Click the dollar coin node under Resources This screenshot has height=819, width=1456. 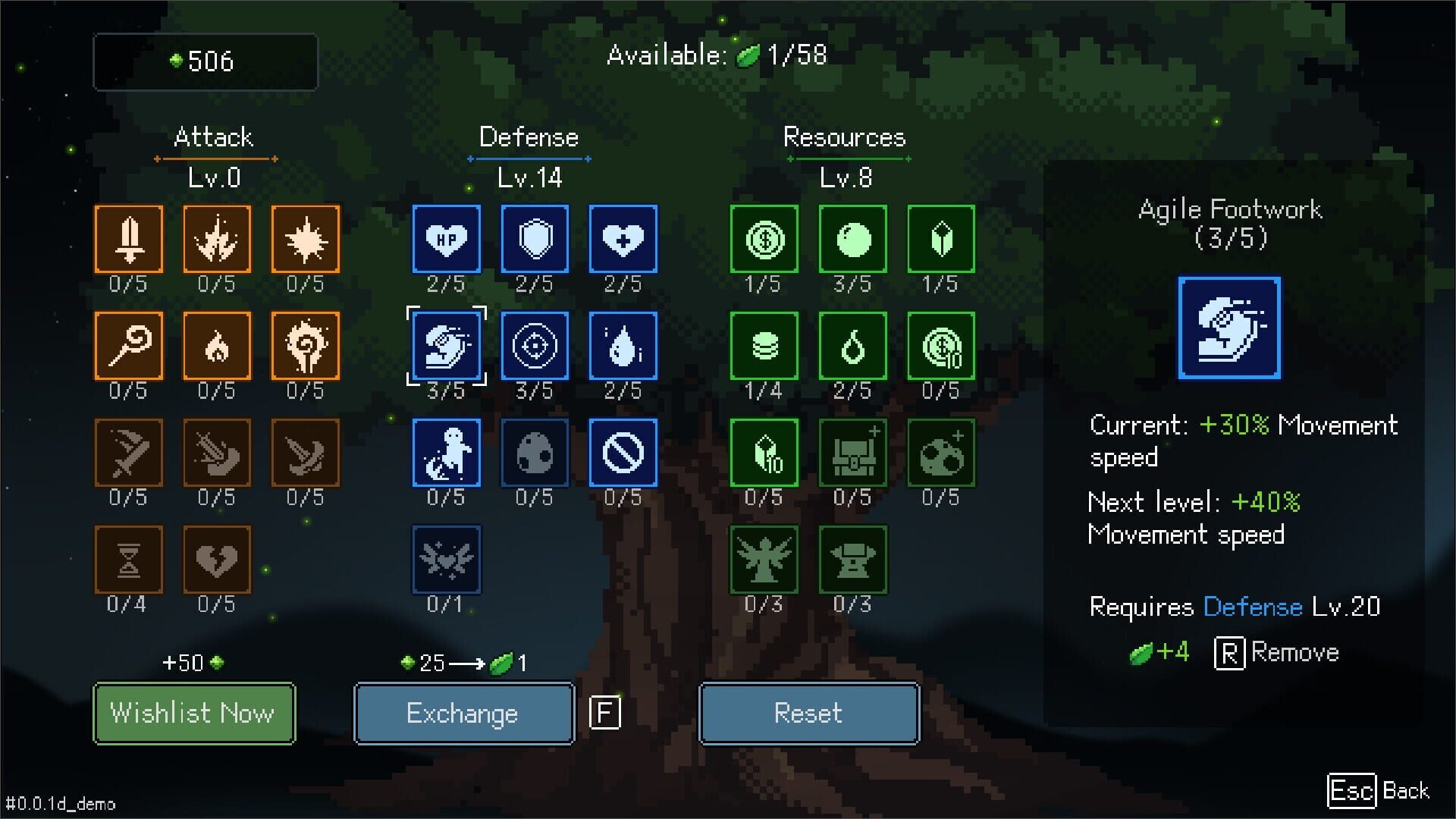763,239
